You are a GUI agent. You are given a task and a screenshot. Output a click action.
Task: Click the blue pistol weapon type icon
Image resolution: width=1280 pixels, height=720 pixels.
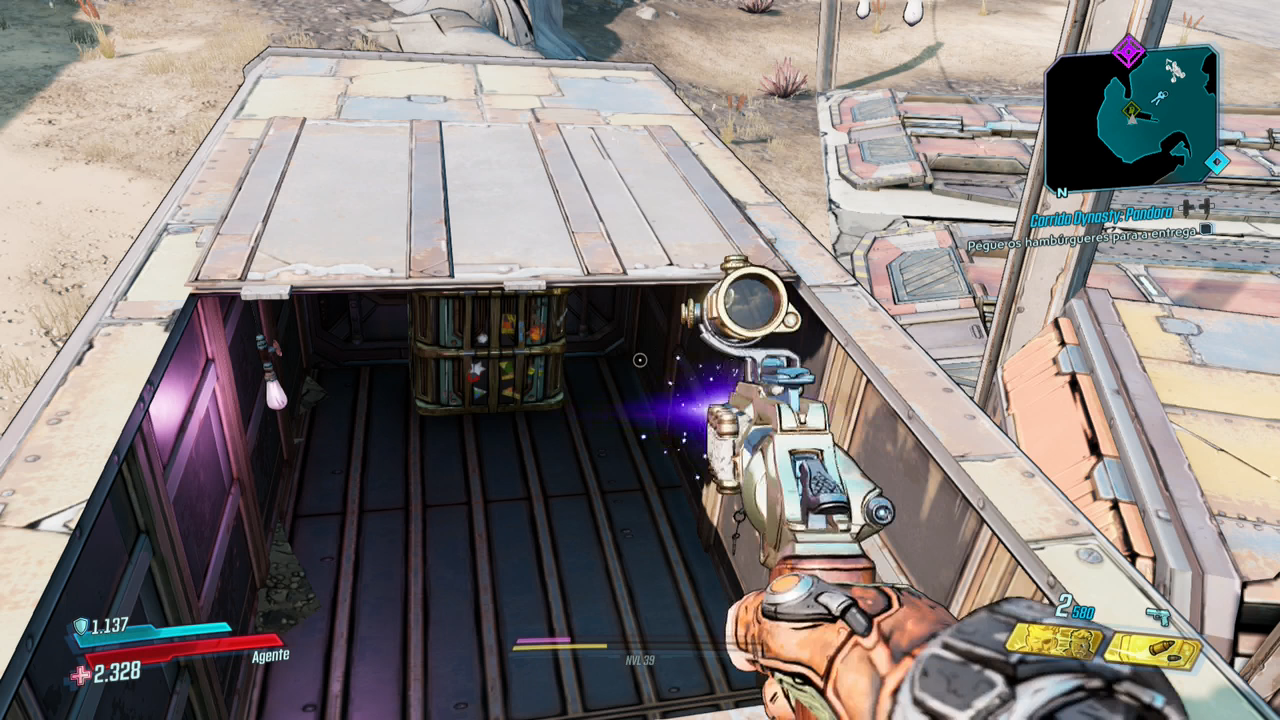[1158, 616]
